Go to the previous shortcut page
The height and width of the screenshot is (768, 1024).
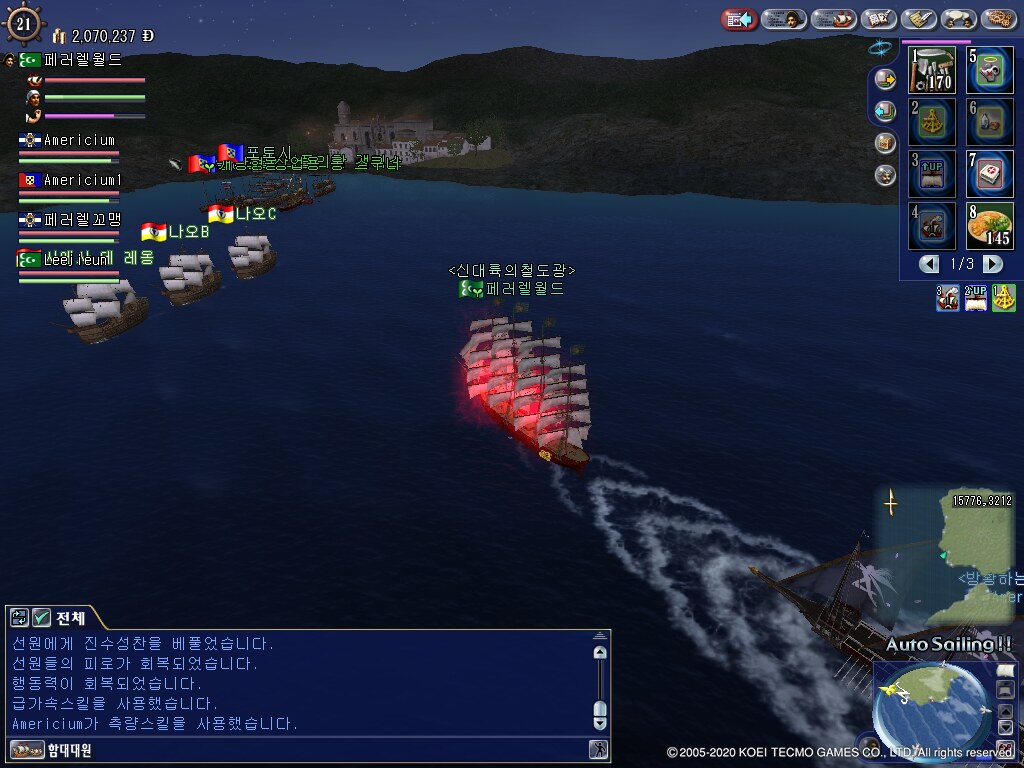(930, 264)
